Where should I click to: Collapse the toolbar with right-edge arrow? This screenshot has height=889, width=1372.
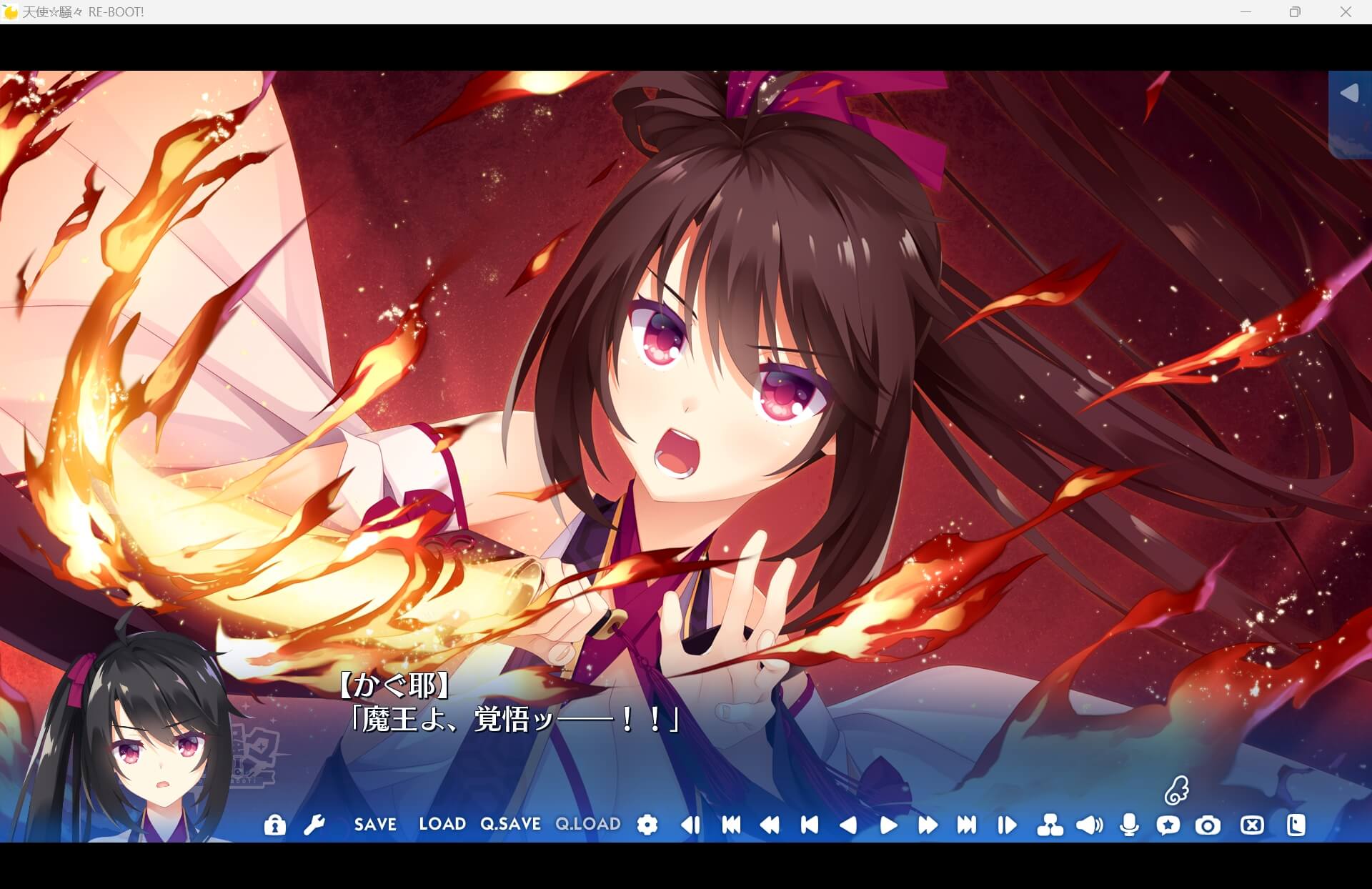click(1348, 93)
